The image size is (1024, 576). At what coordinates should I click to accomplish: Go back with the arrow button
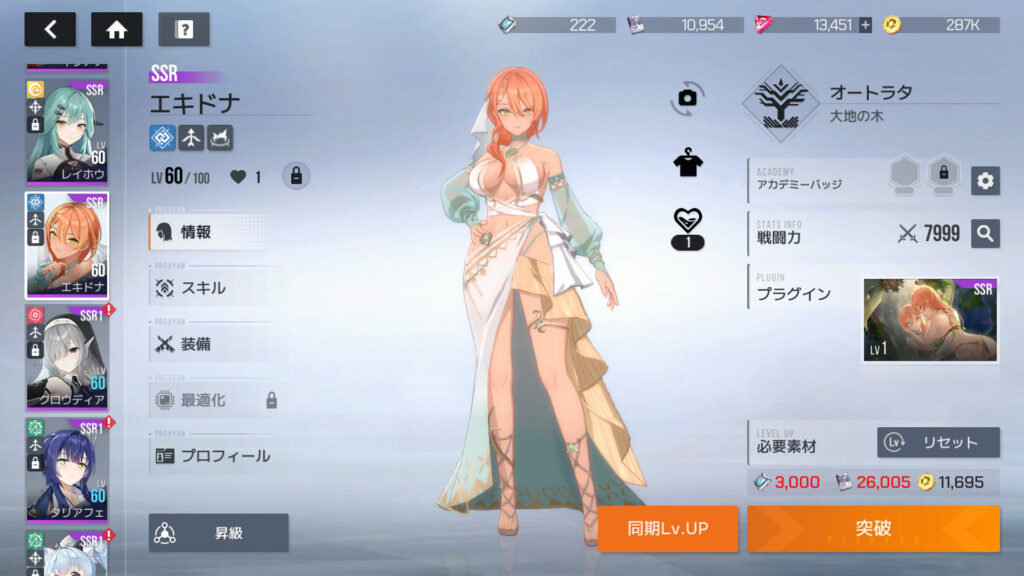[x=50, y=30]
